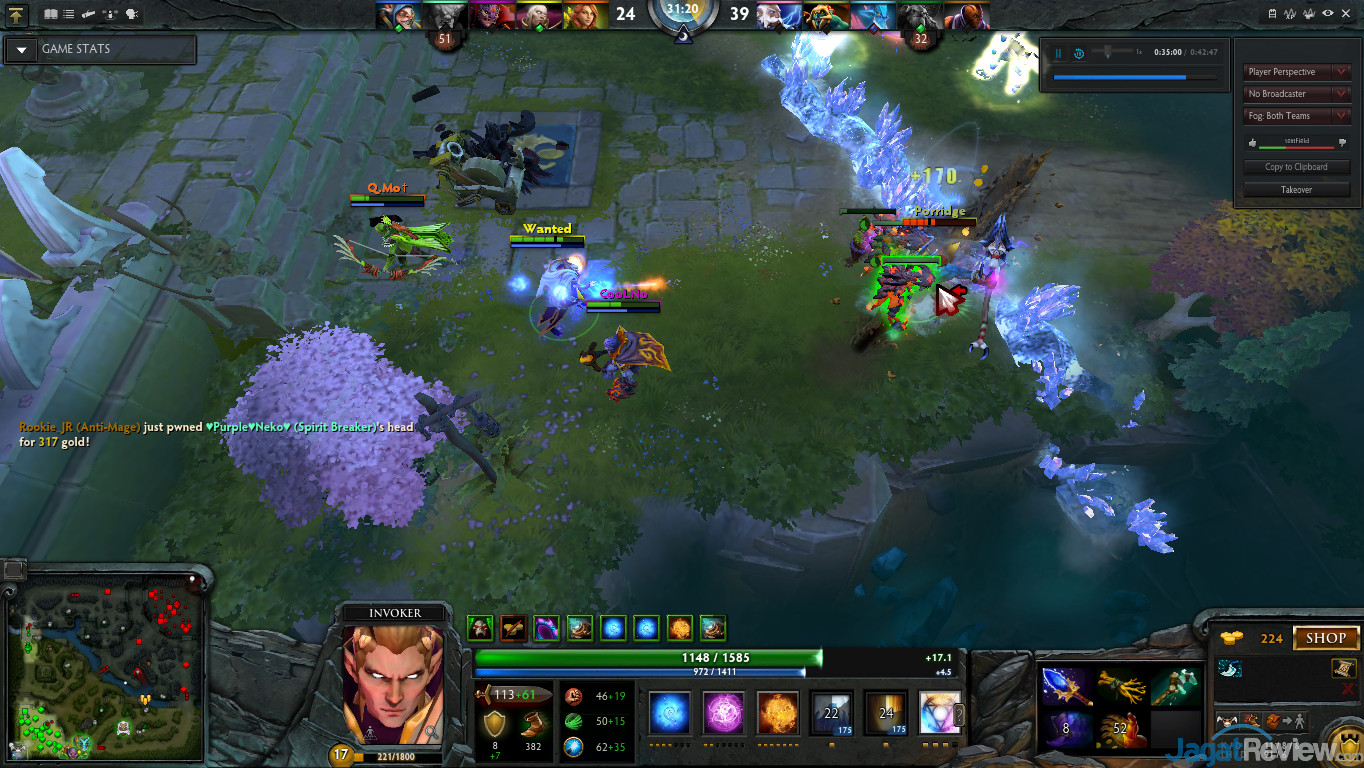Click the Copy to Clipboard button
The image size is (1364, 768).
pos(1296,167)
